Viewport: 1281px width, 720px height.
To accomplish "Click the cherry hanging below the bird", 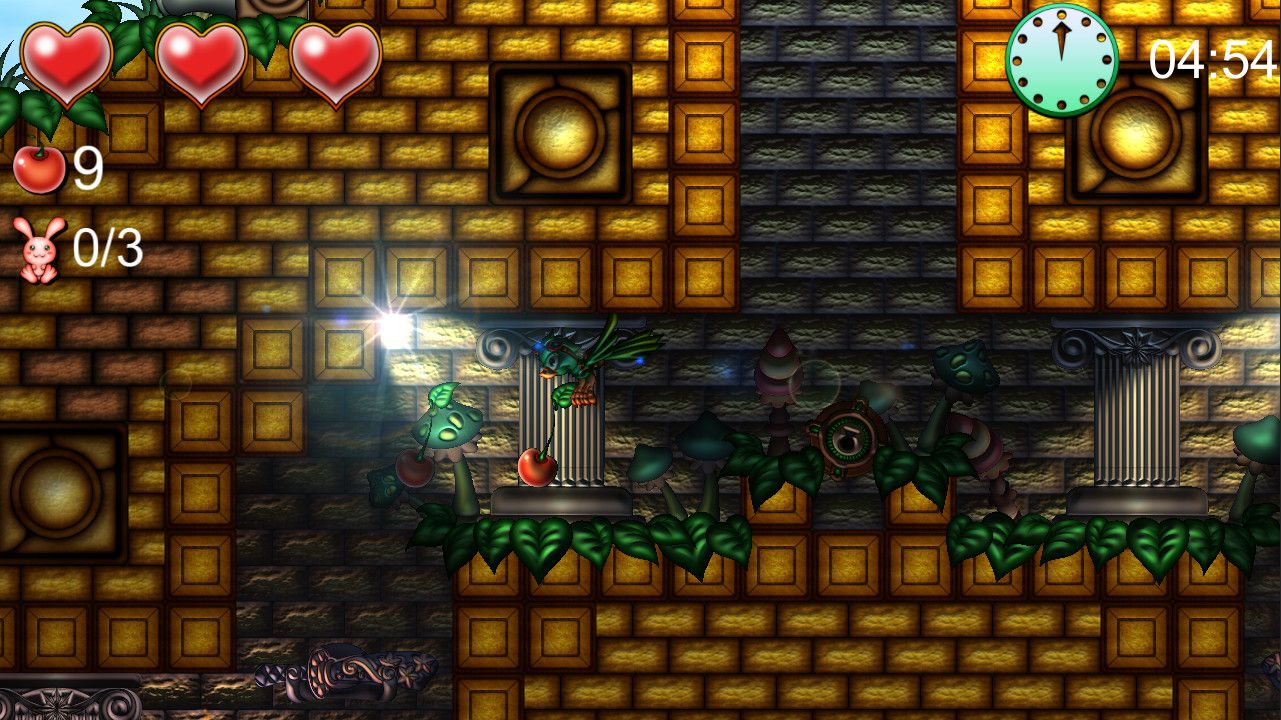I will click(538, 466).
